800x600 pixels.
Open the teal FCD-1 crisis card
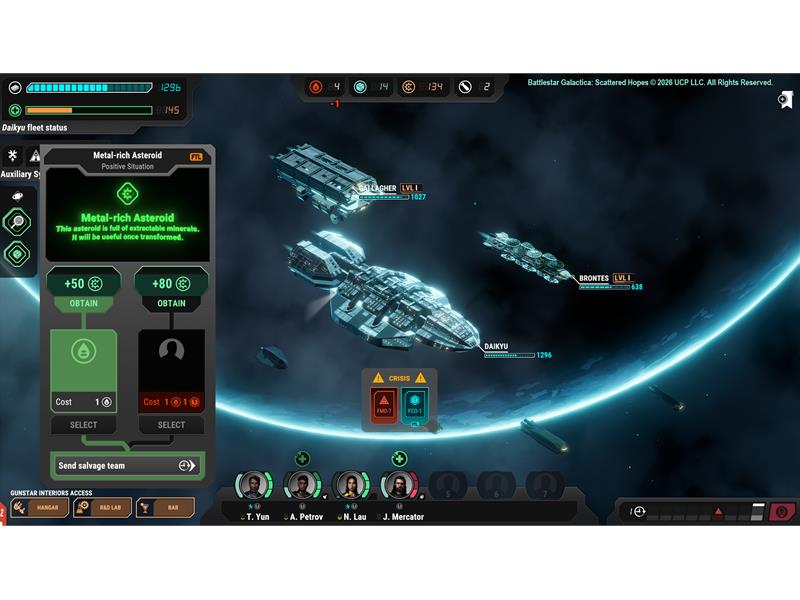tap(414, 407)
